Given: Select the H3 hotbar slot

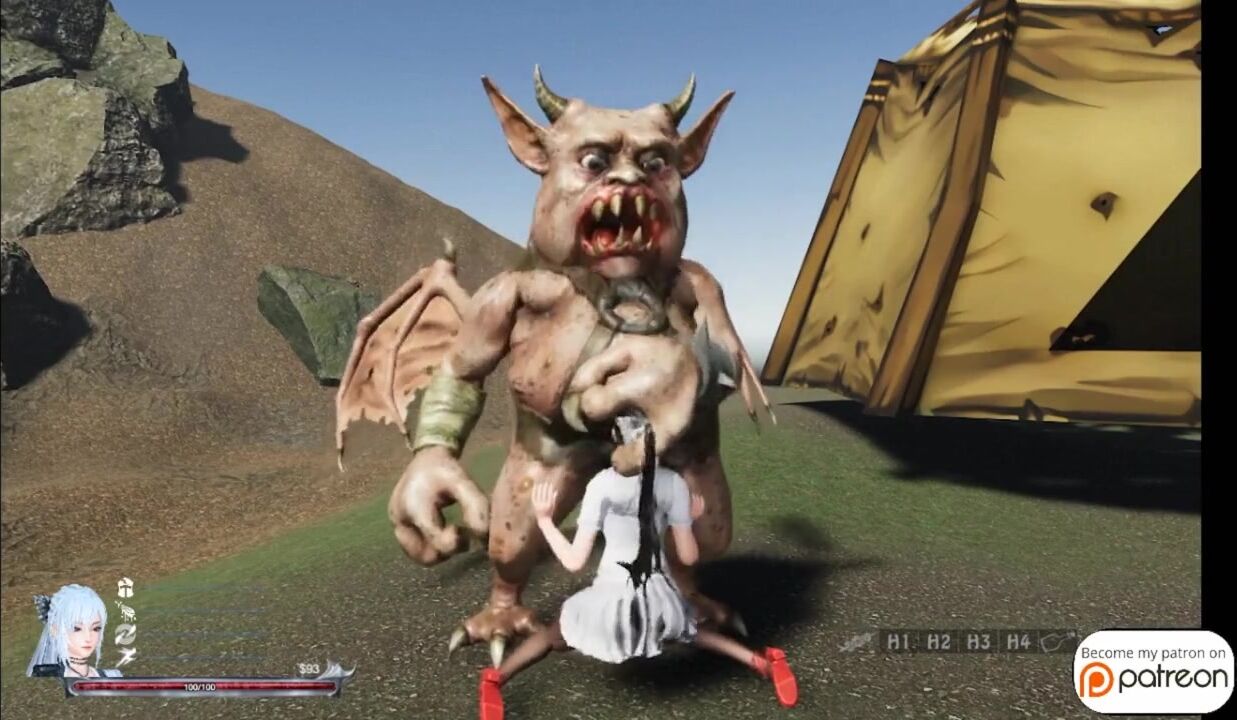Looking at the screenshot, I should (978, 643).
